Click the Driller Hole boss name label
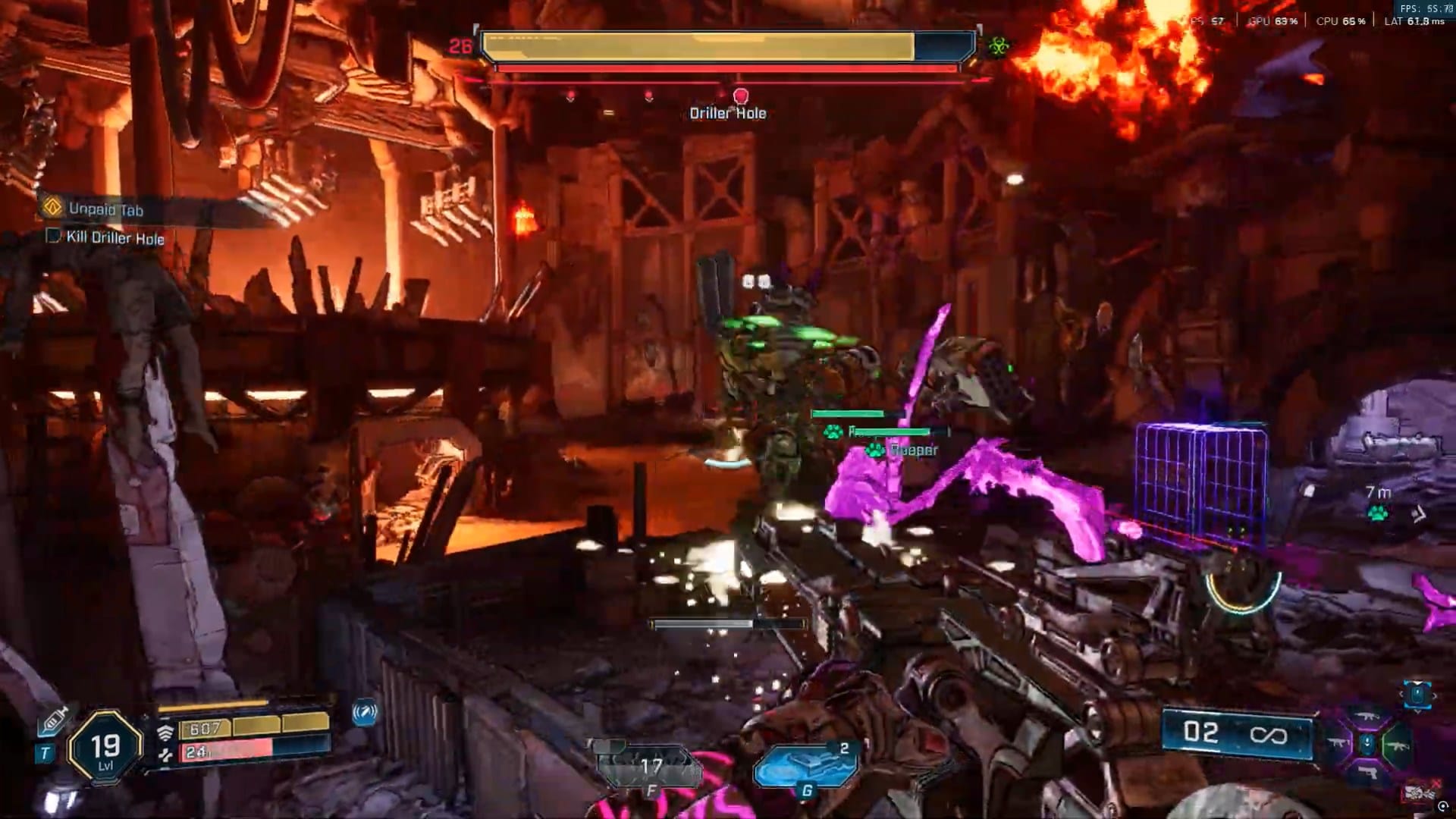 coord(728,111)
